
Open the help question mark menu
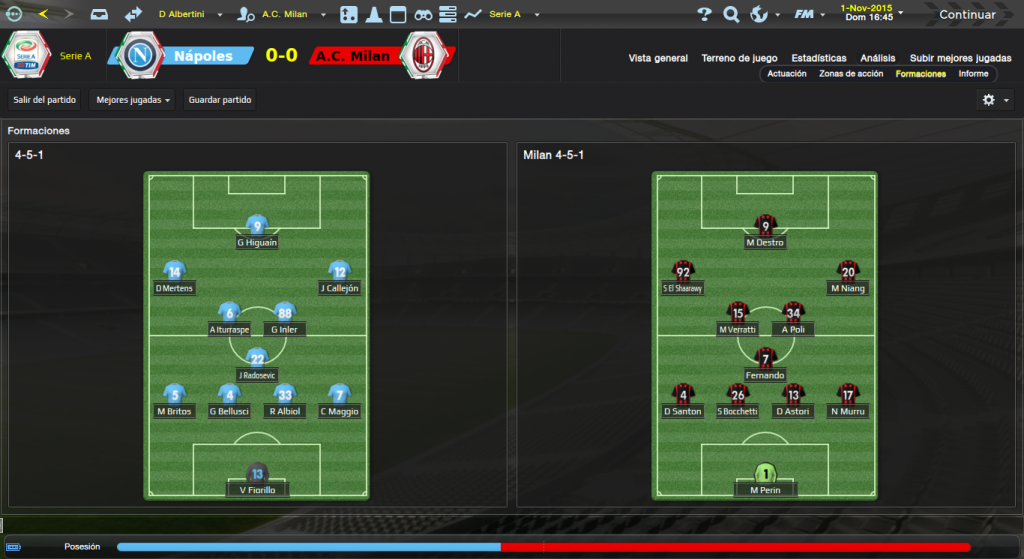click(705, 15)
